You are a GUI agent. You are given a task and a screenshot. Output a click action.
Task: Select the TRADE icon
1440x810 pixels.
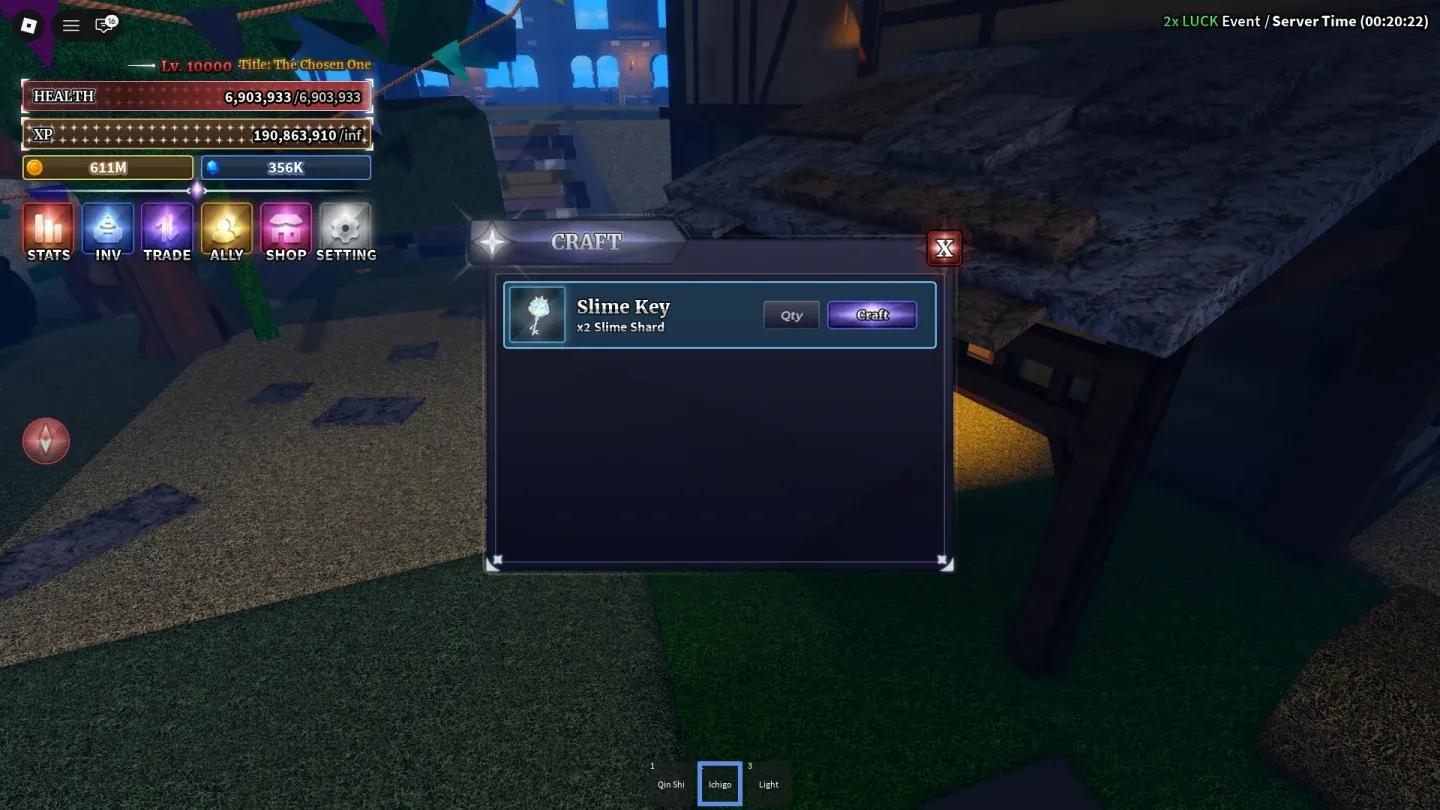(167, 230)
